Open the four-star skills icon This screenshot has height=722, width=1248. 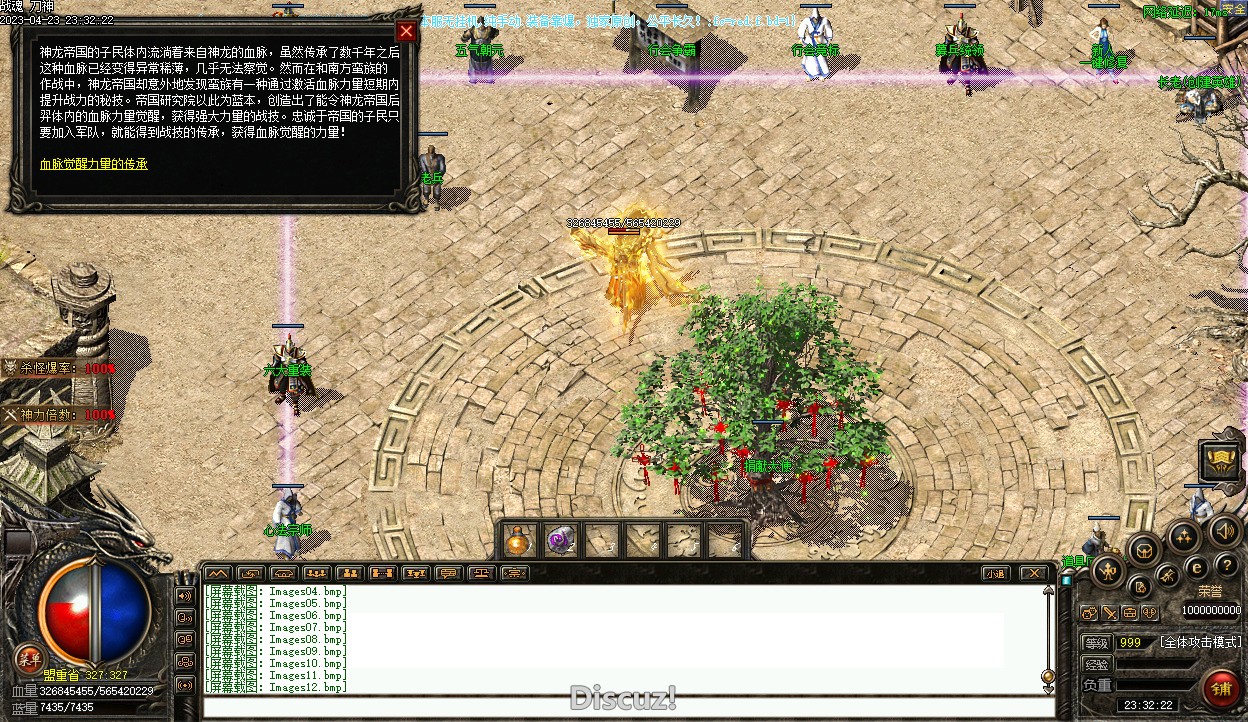tap(1184, 536)
